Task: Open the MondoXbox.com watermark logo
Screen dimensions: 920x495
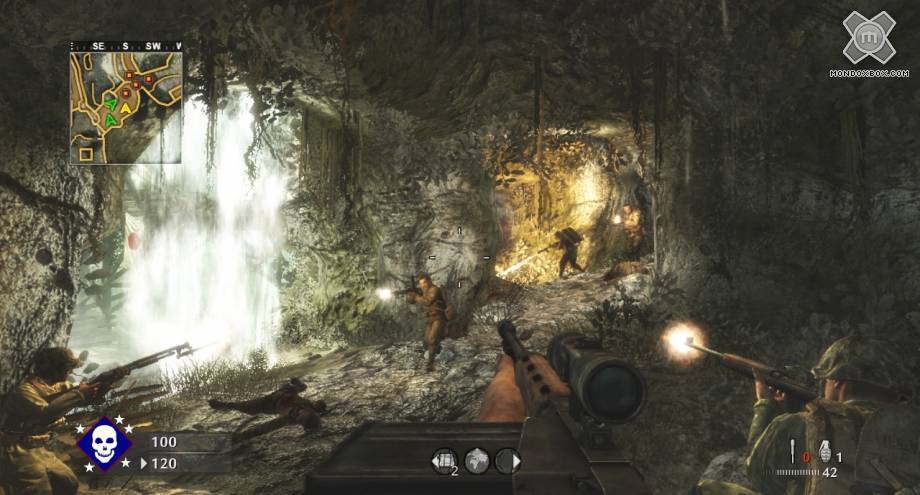Action: click(x=868, y=40)
